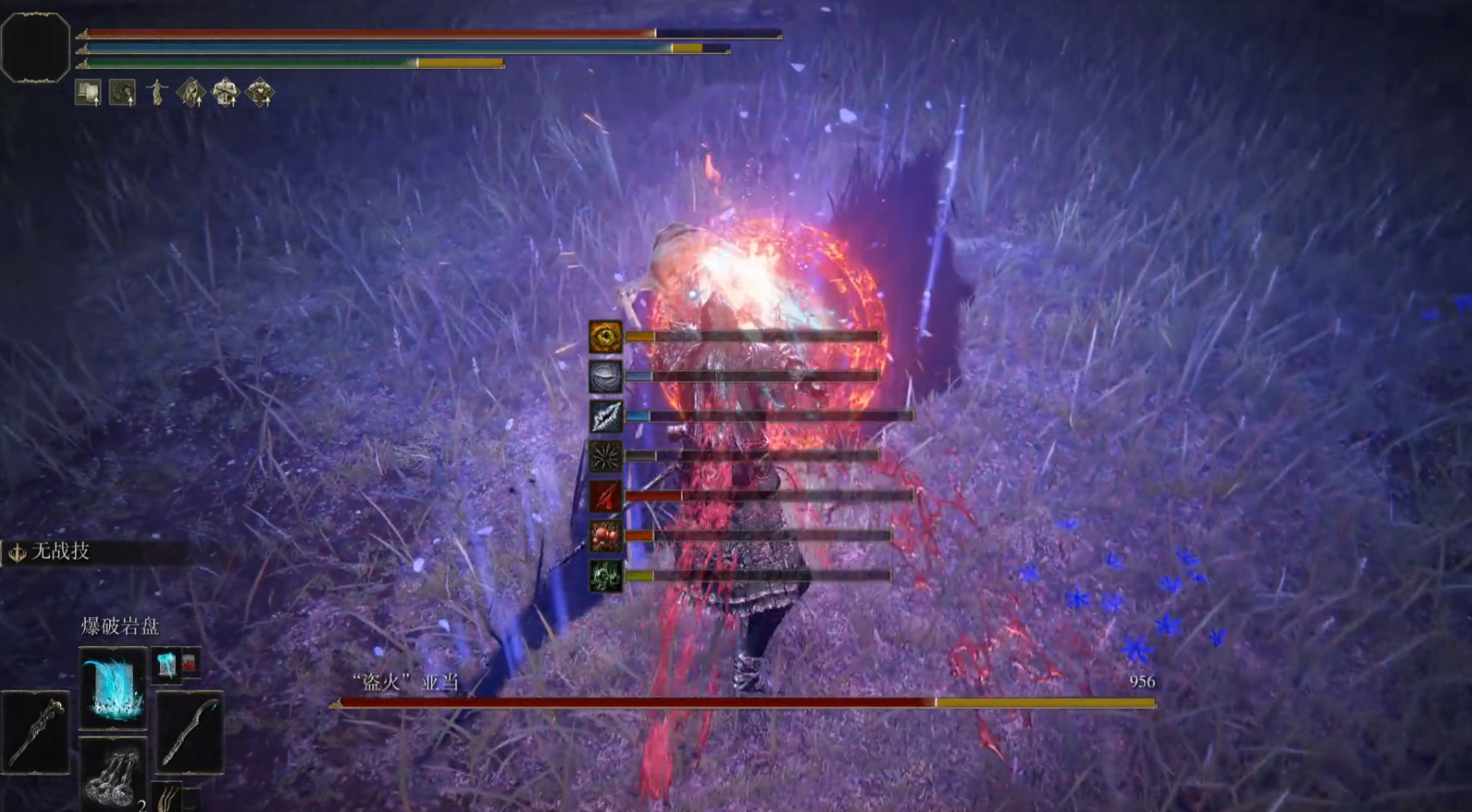The width and height of the screenshot is (1472, 812).
Task: Click the scroll pages buff icon
Action: click(88, 93)
